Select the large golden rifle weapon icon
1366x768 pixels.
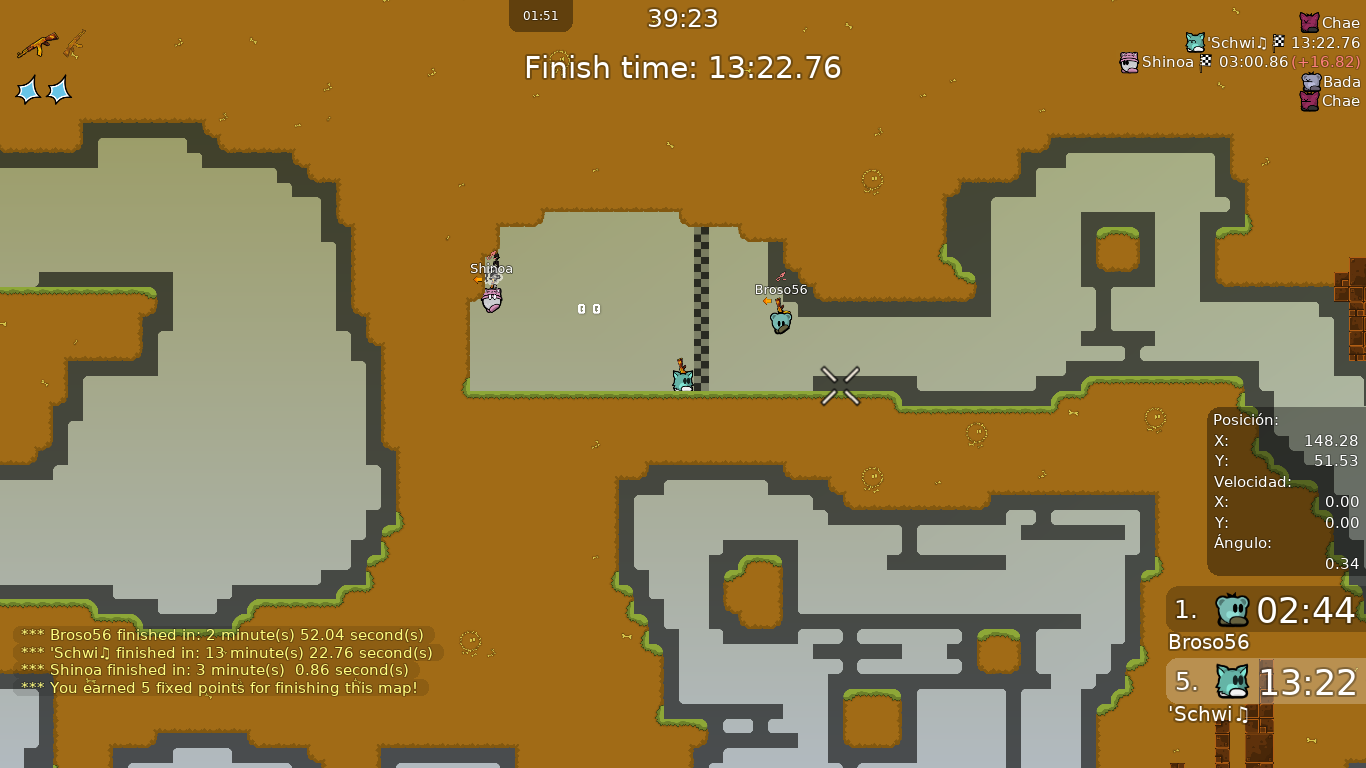(37, 45)
